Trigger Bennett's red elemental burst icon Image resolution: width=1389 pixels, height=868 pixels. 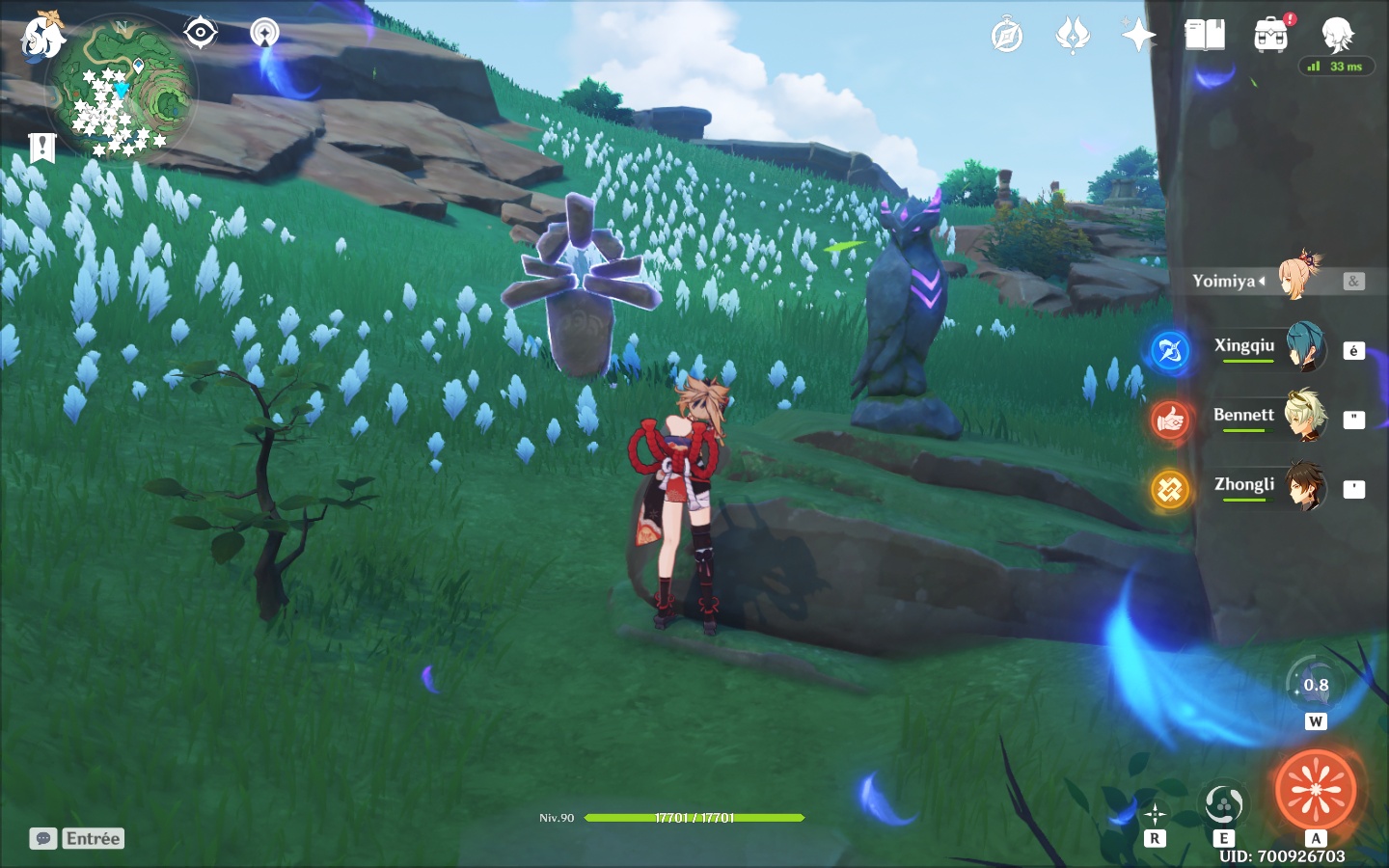click(1170, 420)
